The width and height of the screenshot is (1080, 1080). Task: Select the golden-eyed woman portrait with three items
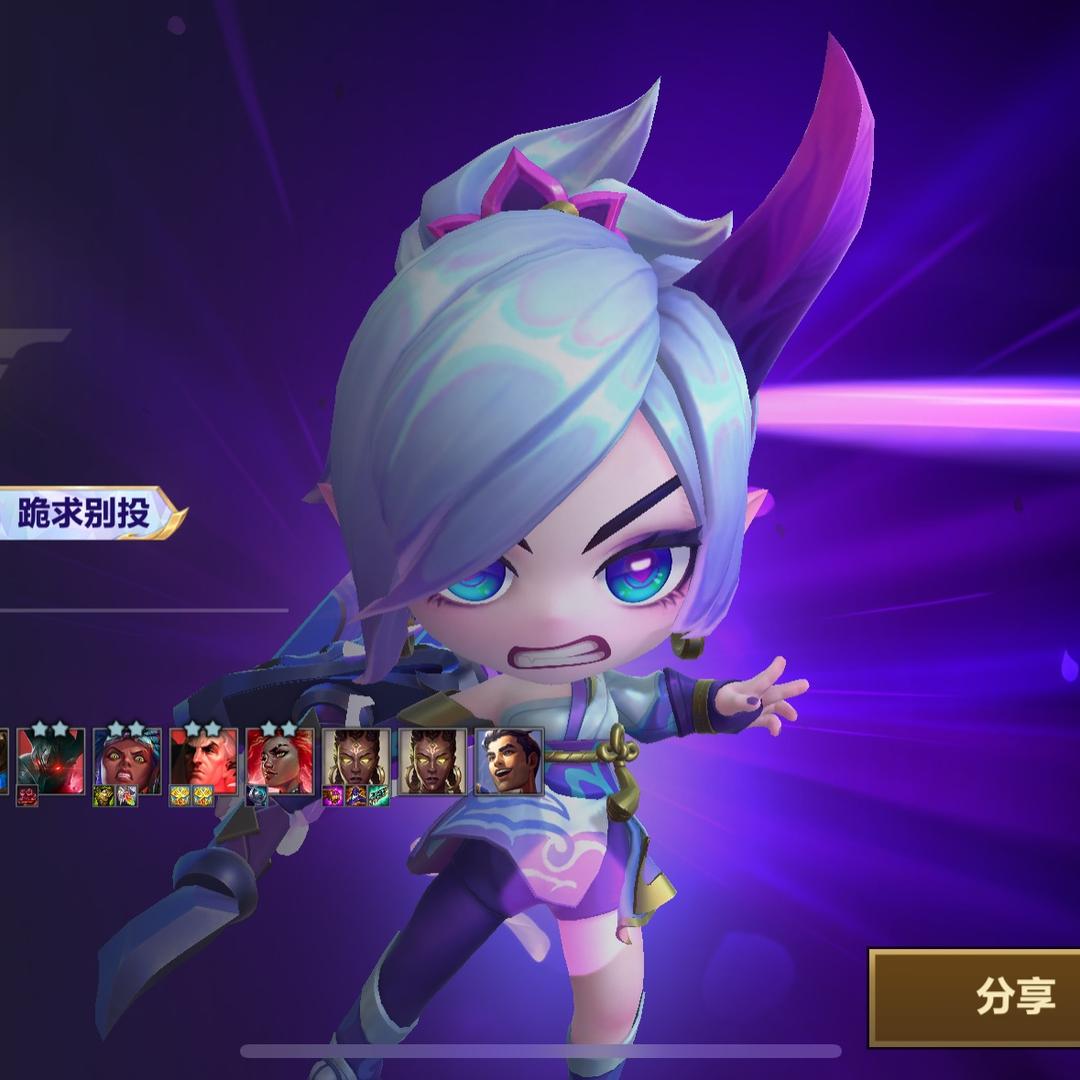(x=356, y=762)
